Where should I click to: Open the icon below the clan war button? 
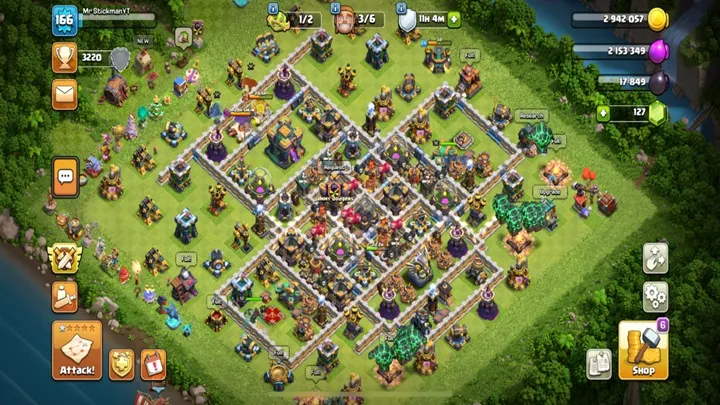65,296
